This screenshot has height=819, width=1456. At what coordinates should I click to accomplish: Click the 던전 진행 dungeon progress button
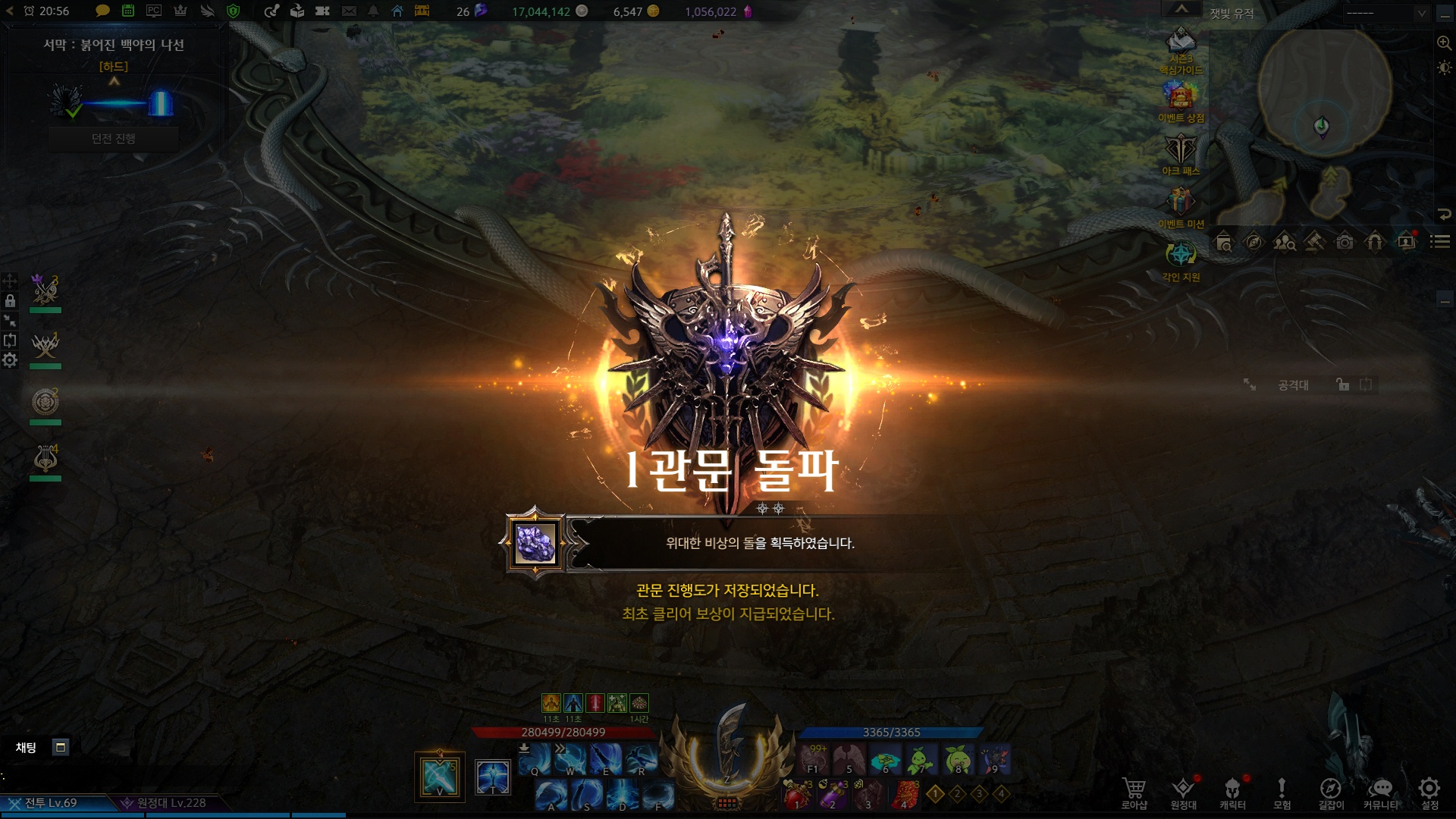point(114,139)
